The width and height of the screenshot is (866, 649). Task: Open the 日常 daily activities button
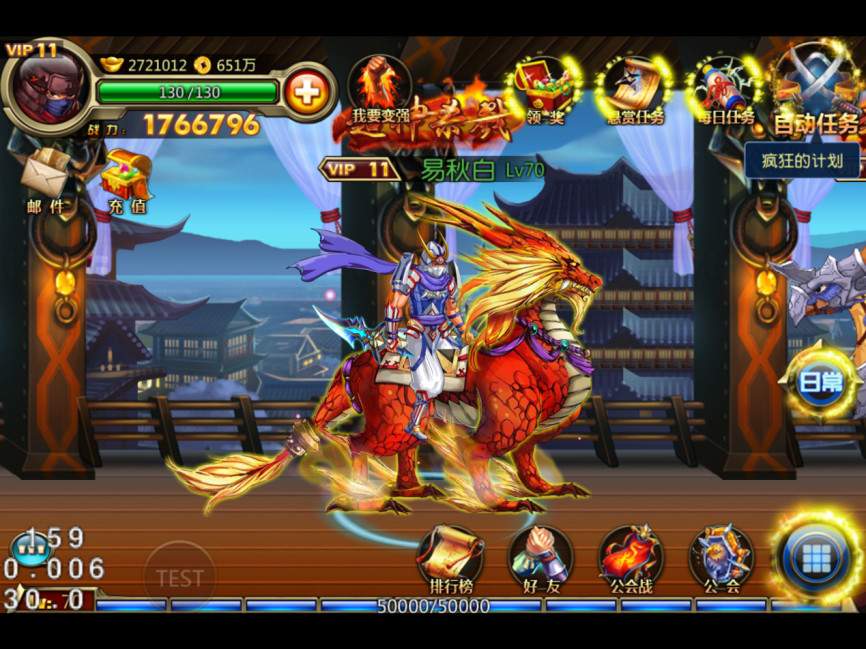tap(820, 383)
